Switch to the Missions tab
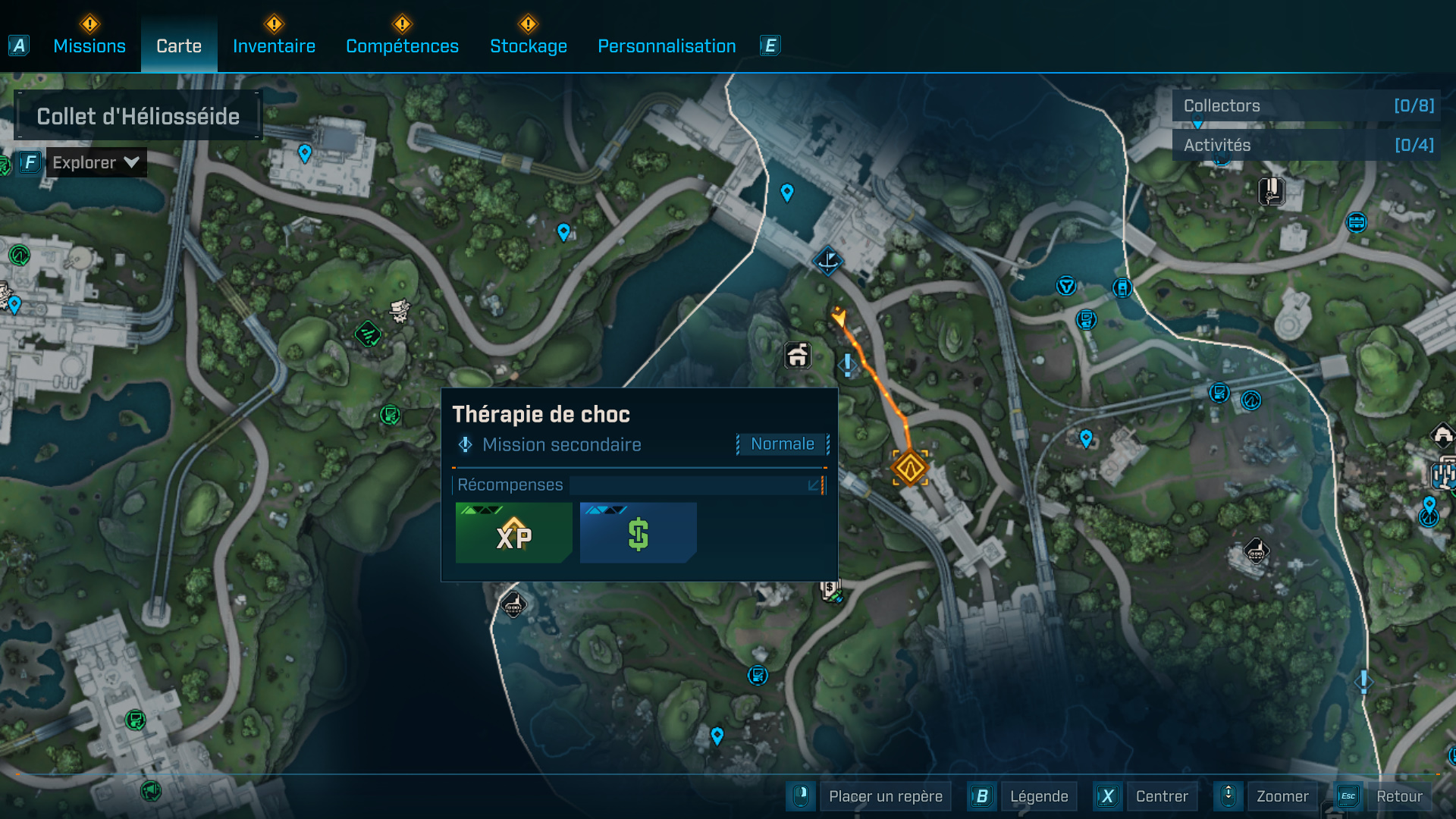This screenshot has width=1456, height=819. click(89, 46)
